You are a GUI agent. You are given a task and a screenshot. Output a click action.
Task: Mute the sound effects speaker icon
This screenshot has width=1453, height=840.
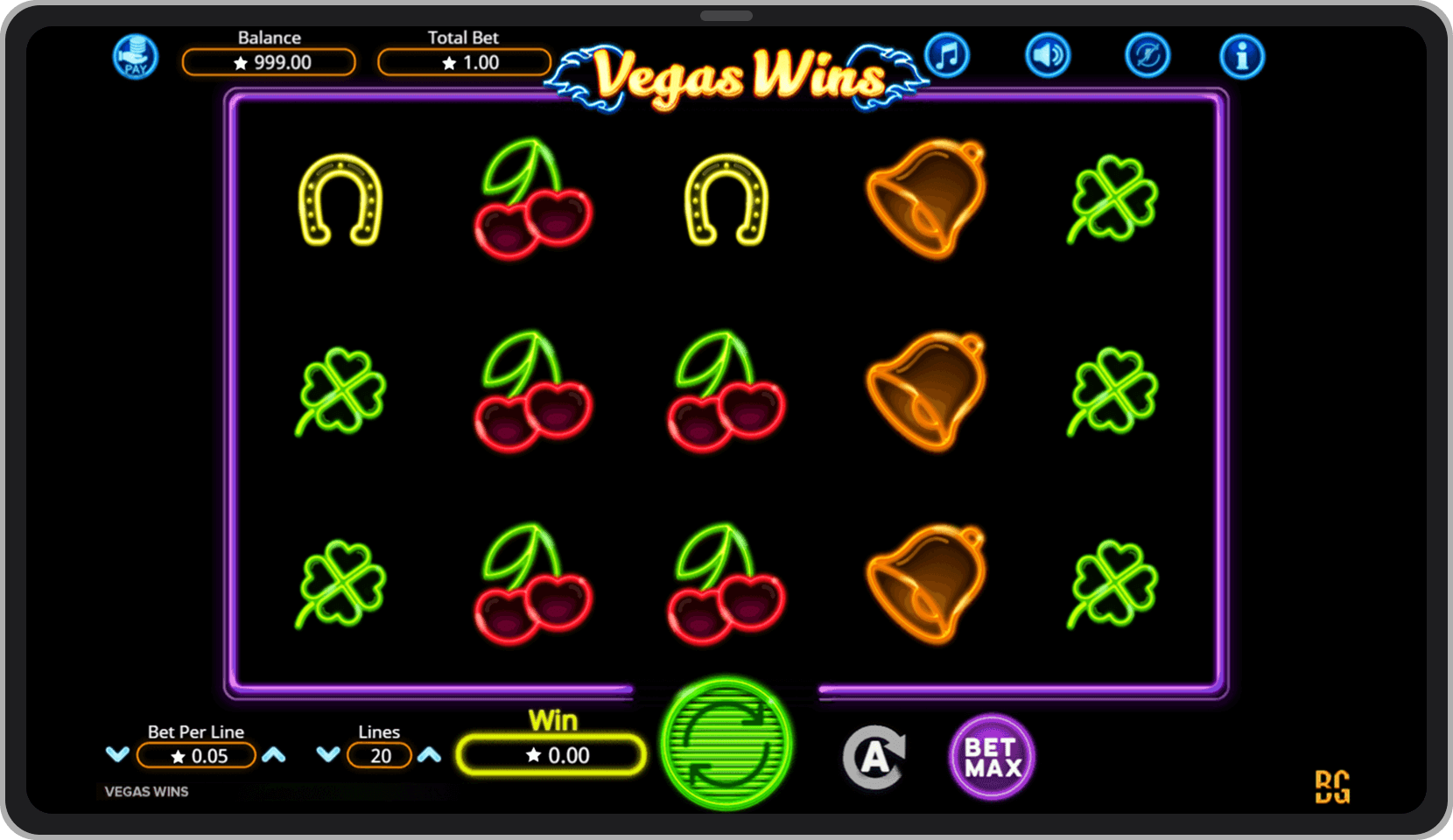click(1047, 54)
